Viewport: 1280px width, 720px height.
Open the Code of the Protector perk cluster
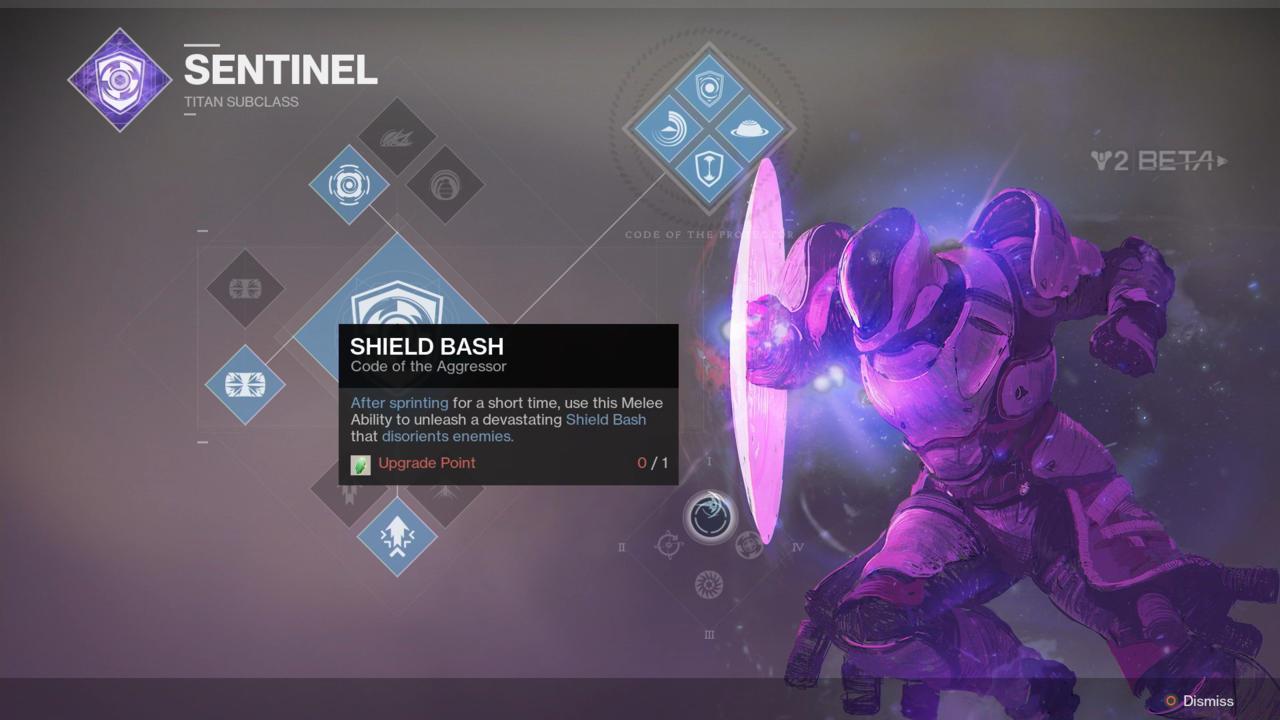[x=709, y=128]
